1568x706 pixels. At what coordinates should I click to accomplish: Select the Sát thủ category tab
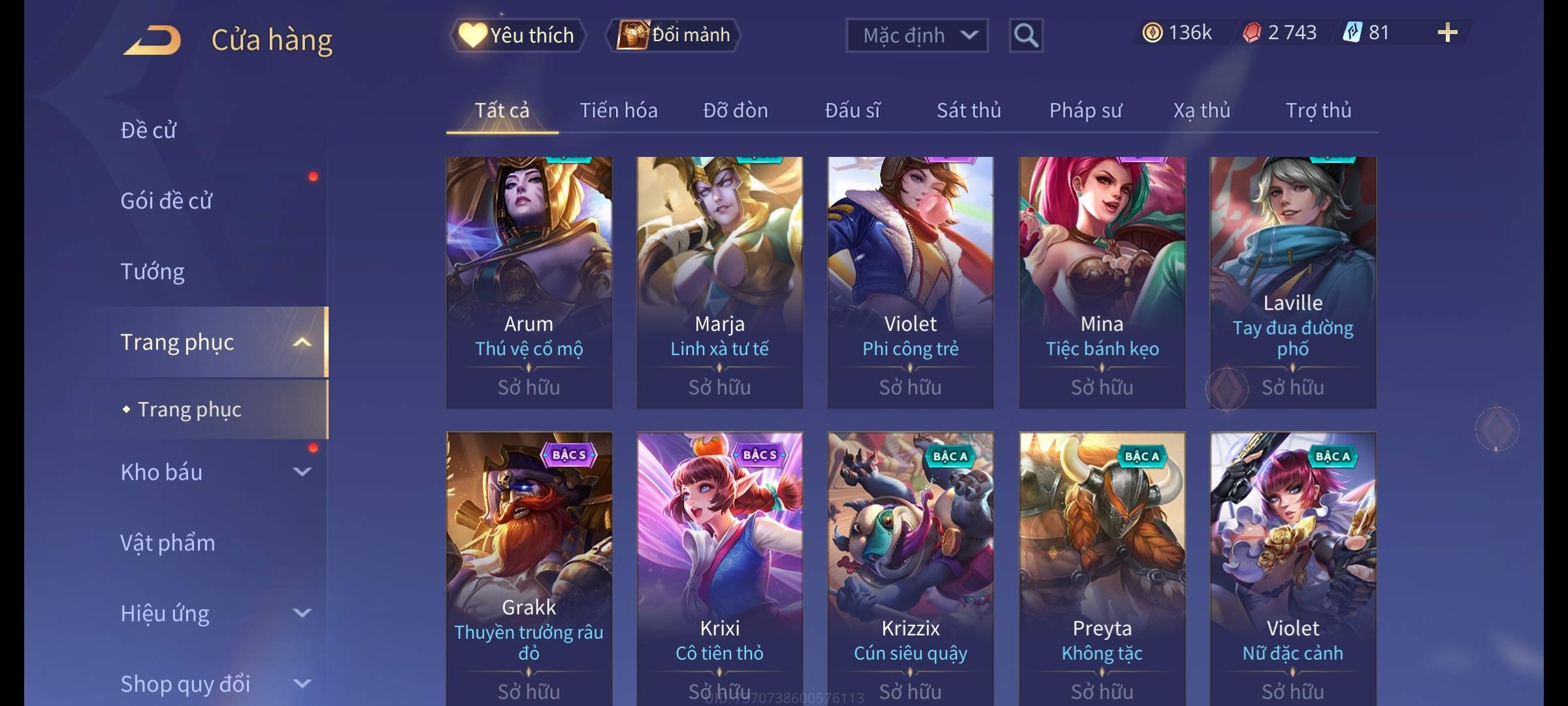coord(968,110)
